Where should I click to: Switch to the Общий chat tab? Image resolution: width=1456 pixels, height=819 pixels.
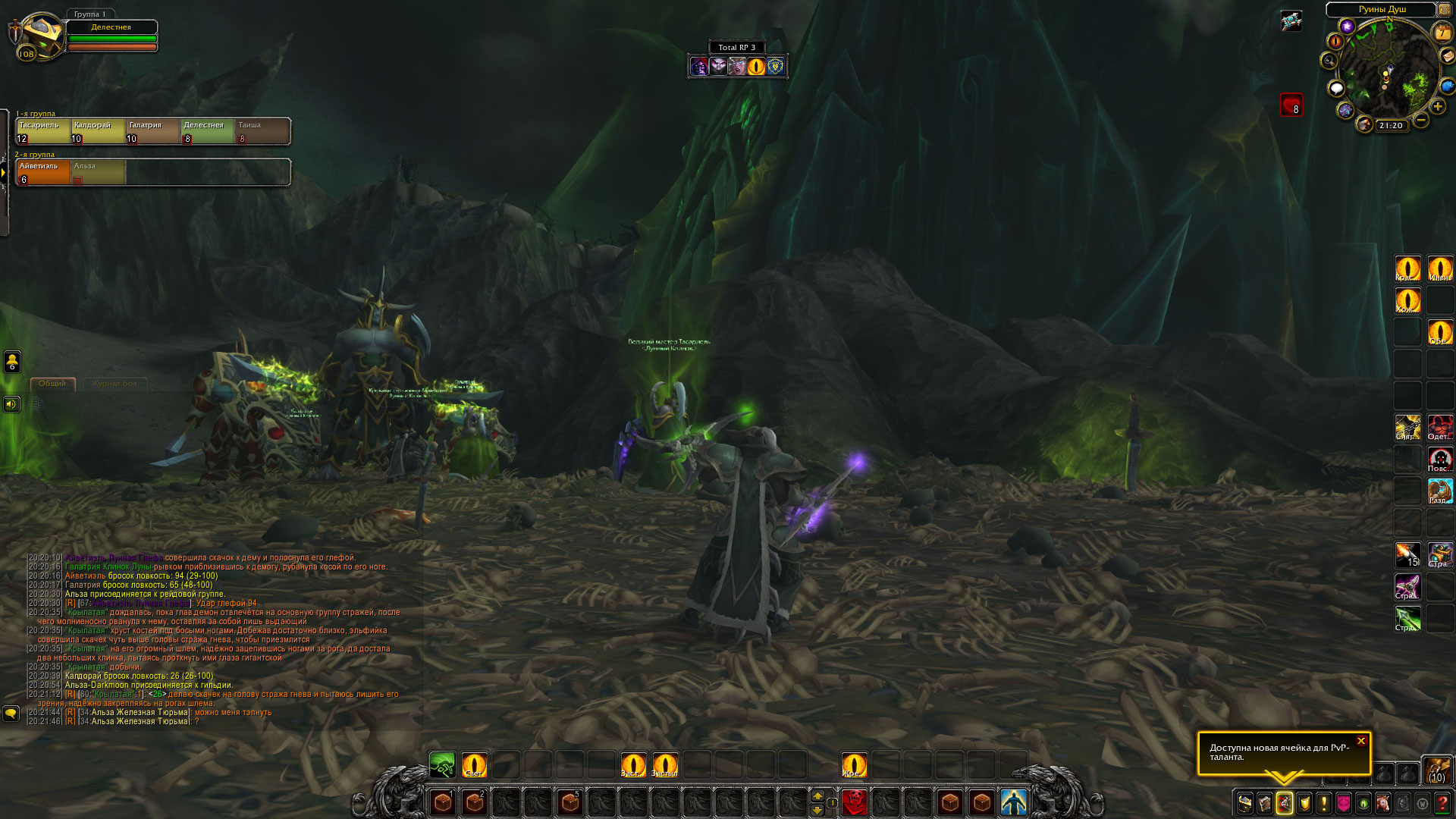52,384
